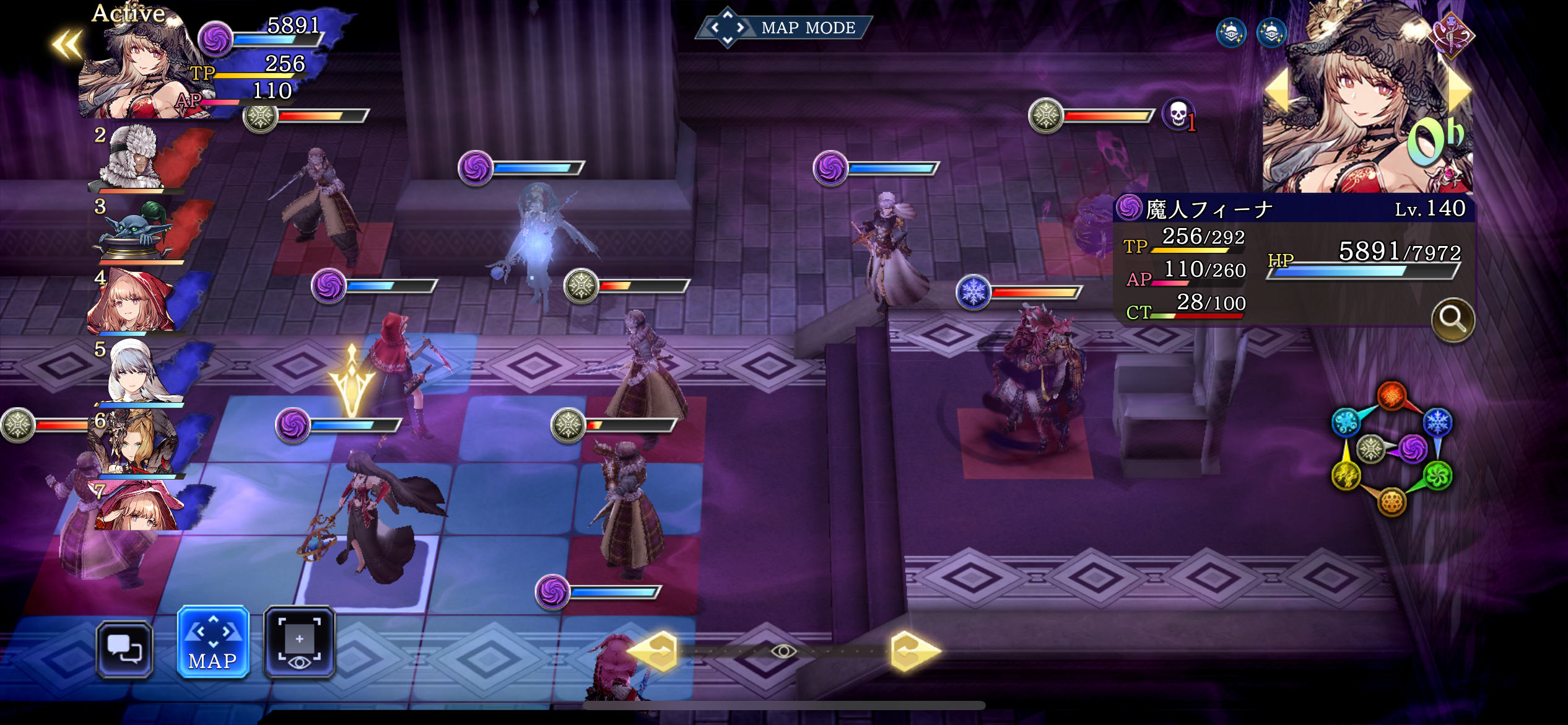1568x725 pixels.
Task: Show next unit with right yellow arrow
Action: 1459,91
